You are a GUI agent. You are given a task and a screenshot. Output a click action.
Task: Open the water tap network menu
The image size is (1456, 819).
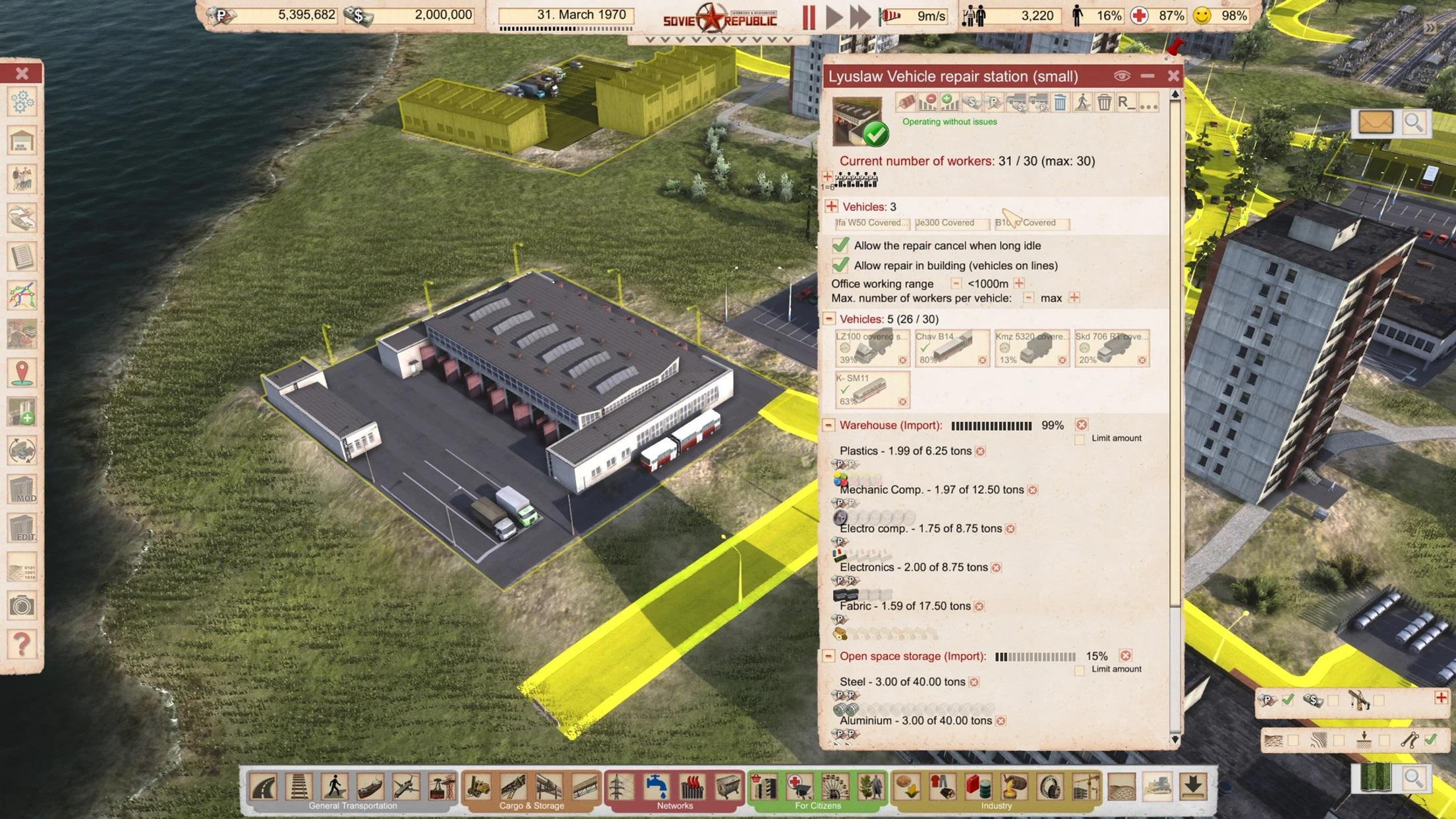click(x=656, y=787)
